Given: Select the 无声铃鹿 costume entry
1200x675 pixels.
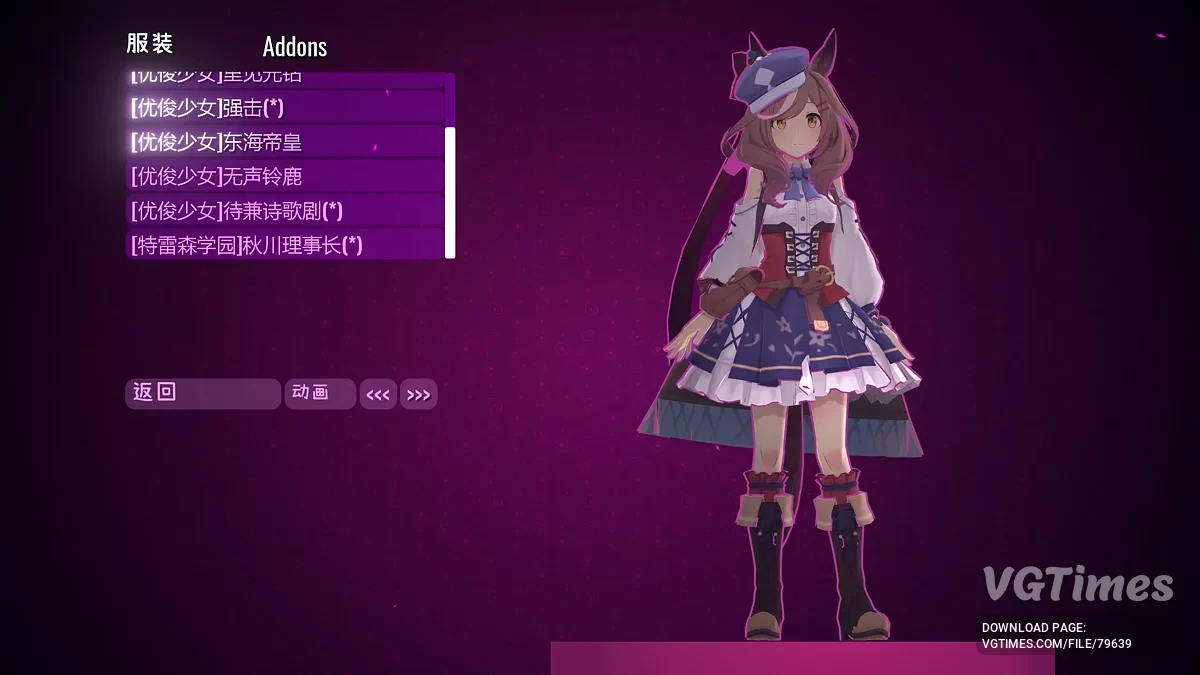Looking at the screenshot, I should pyautogui.click(x=285, y=177).
